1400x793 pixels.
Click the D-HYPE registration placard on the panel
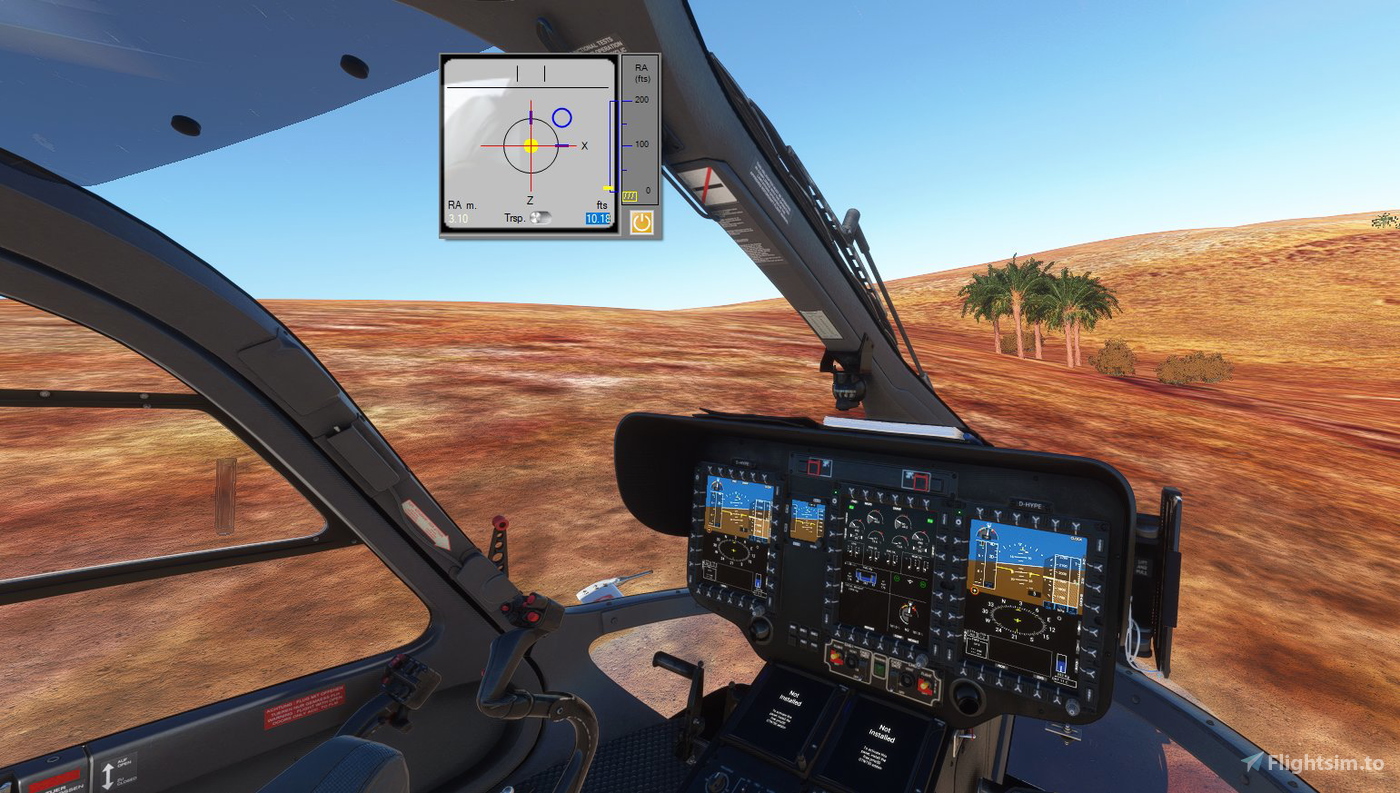click(1029, 505)
